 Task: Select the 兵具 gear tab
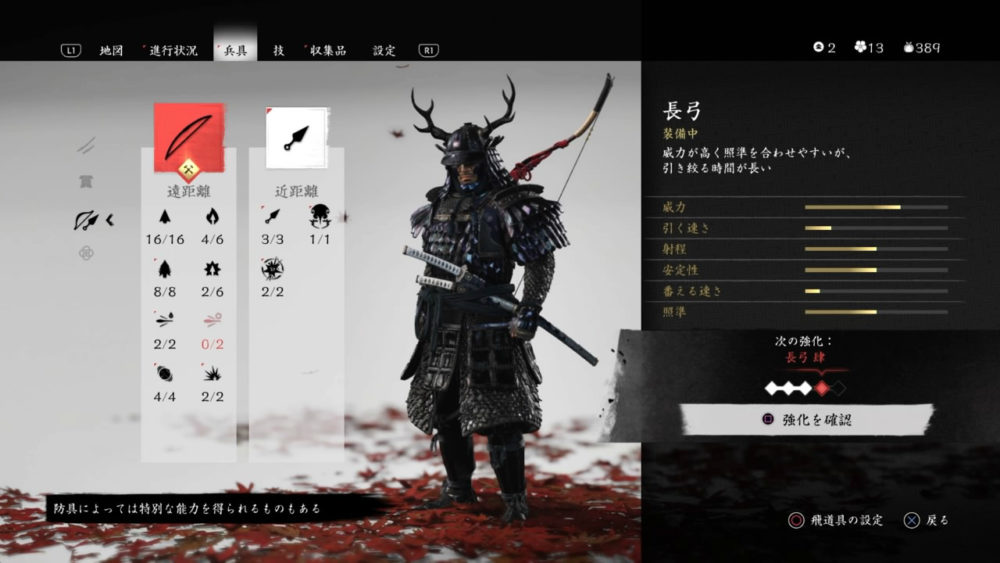point(235,50)
